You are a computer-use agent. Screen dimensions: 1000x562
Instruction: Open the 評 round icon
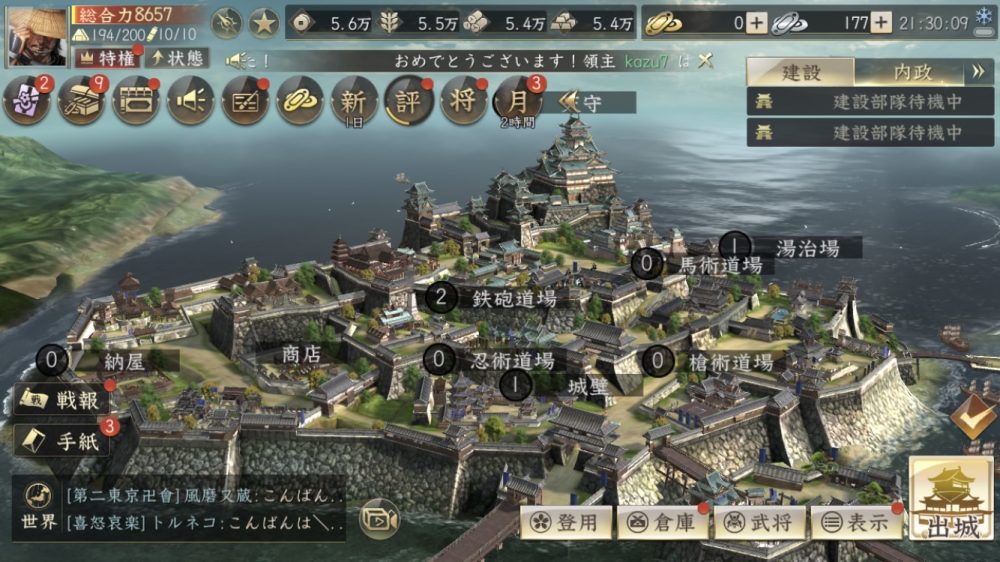(408, 101)
